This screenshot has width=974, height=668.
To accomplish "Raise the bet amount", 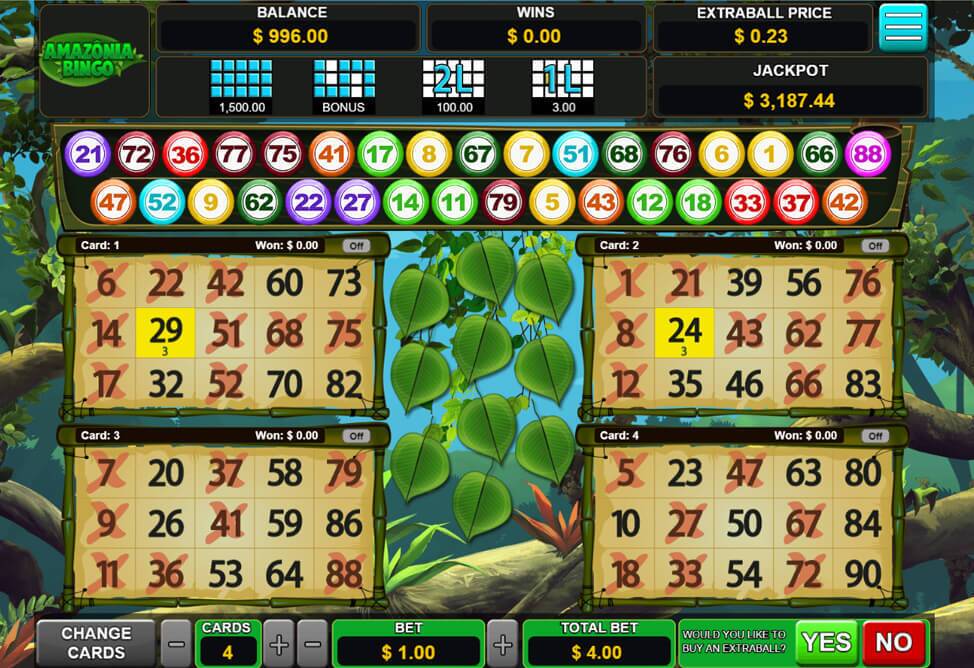I will click(503, 642).
